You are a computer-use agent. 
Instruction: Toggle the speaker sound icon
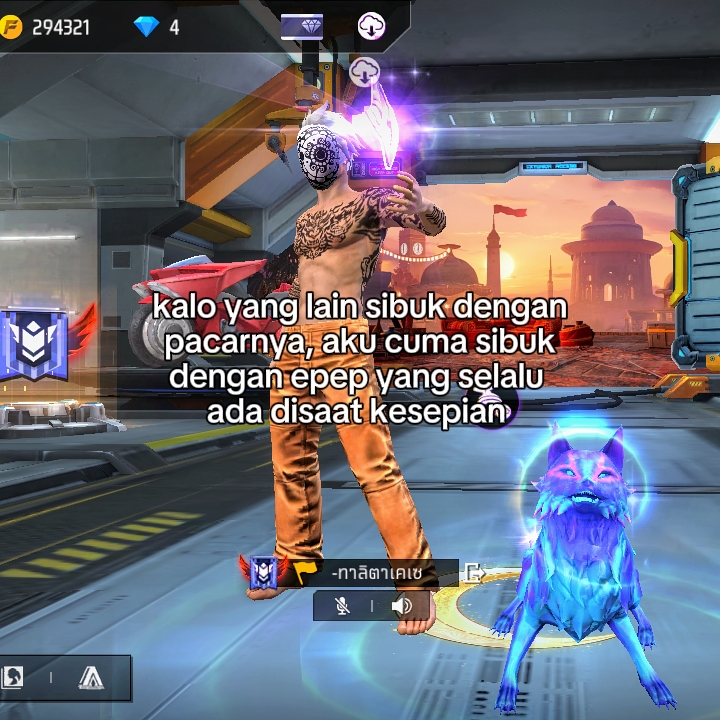click(x=402, y=606)
